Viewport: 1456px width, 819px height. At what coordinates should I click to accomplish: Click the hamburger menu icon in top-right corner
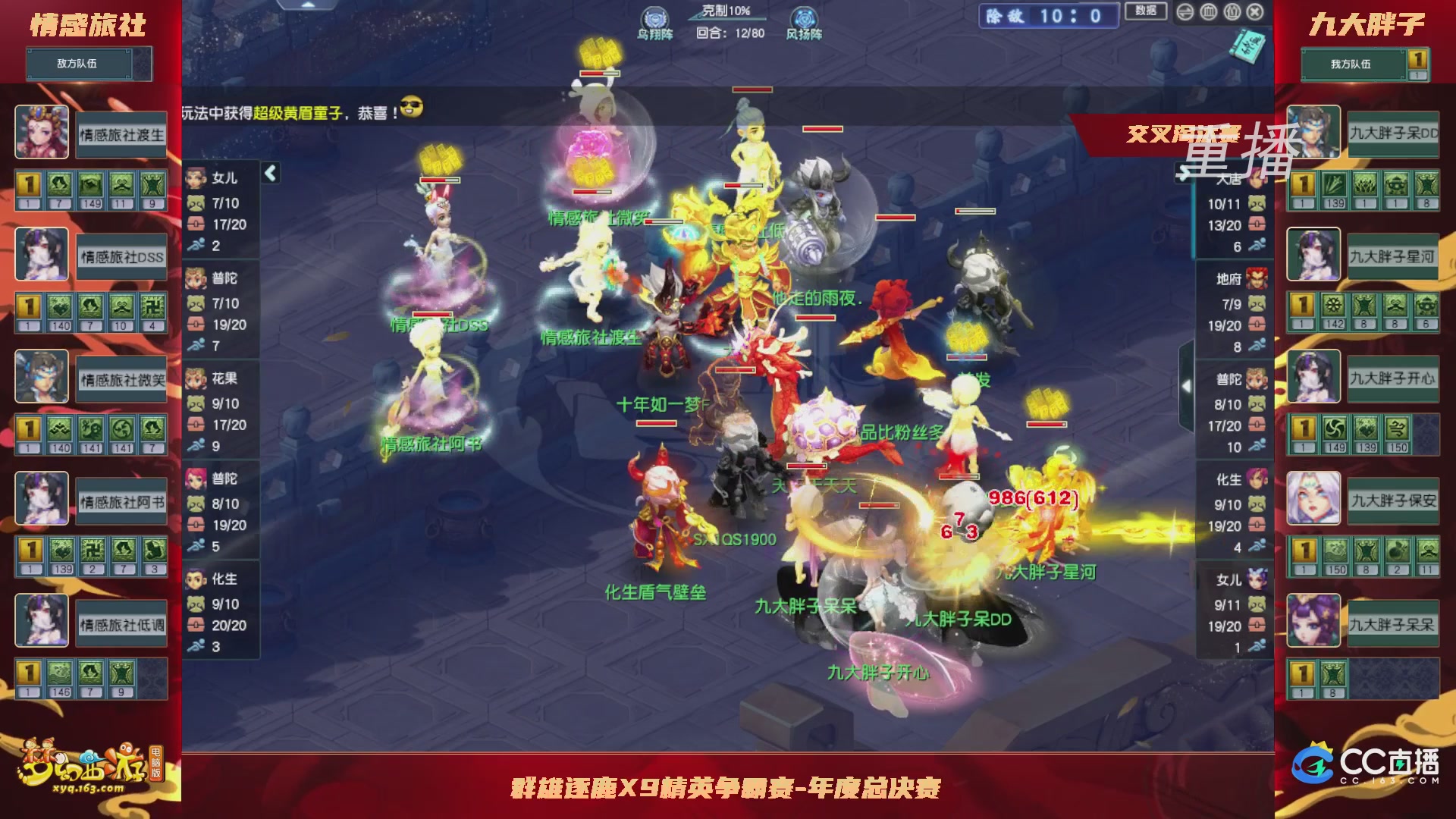[1185, 11]
